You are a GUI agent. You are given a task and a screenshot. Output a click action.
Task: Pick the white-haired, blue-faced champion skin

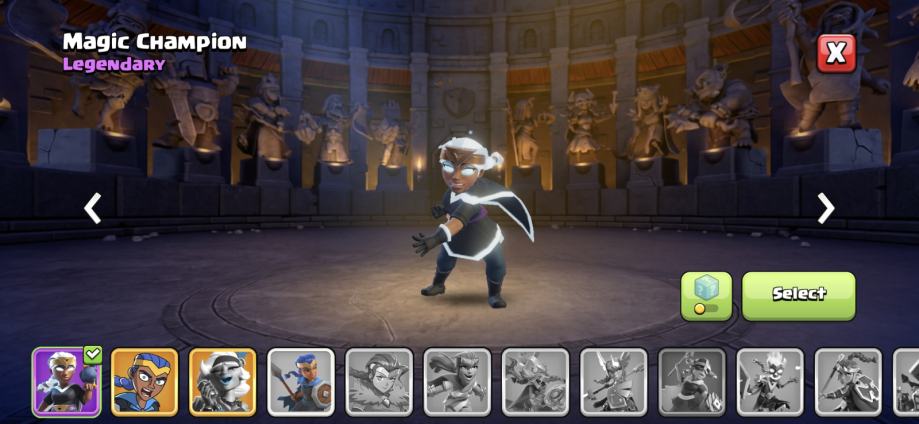tap(222, 381)
